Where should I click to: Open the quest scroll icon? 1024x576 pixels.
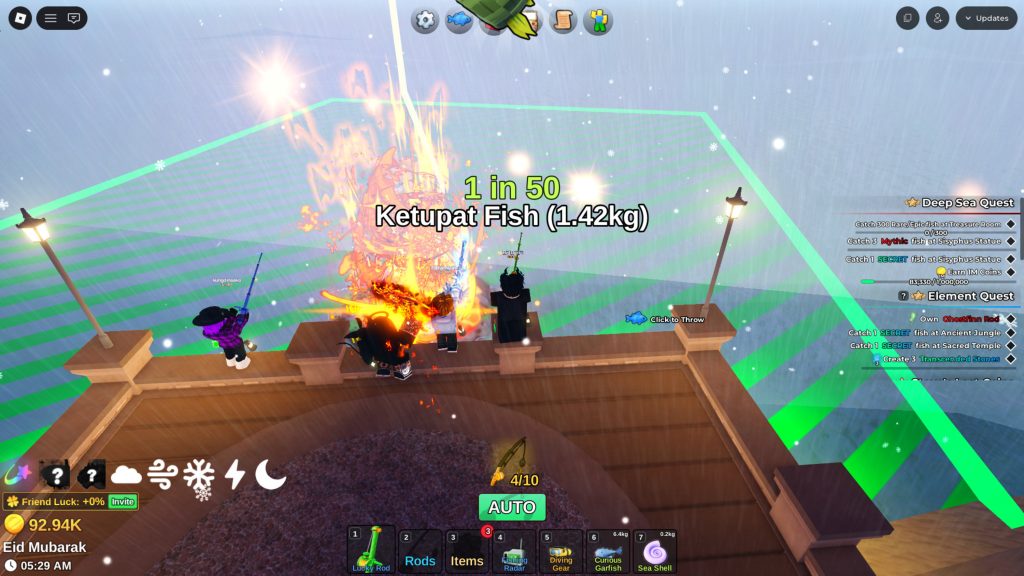tap(564, 20)
